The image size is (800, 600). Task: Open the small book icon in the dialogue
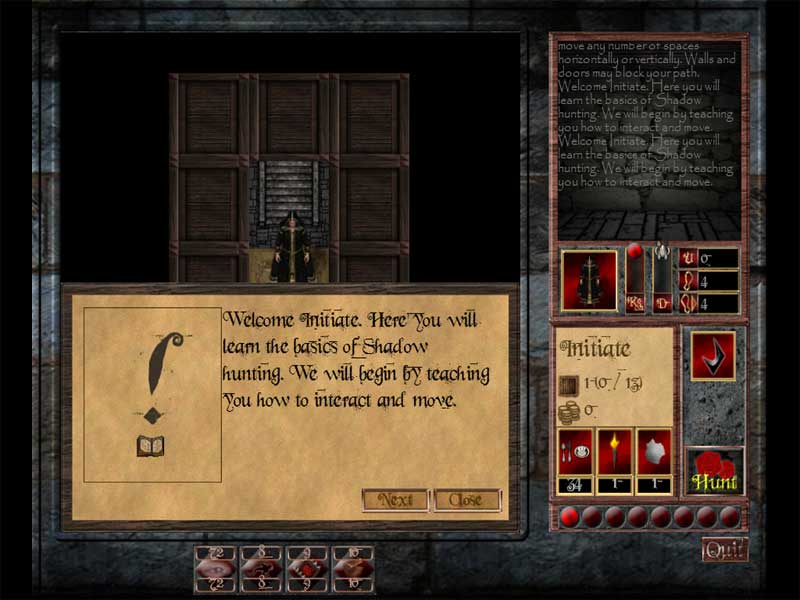point(151,446)
